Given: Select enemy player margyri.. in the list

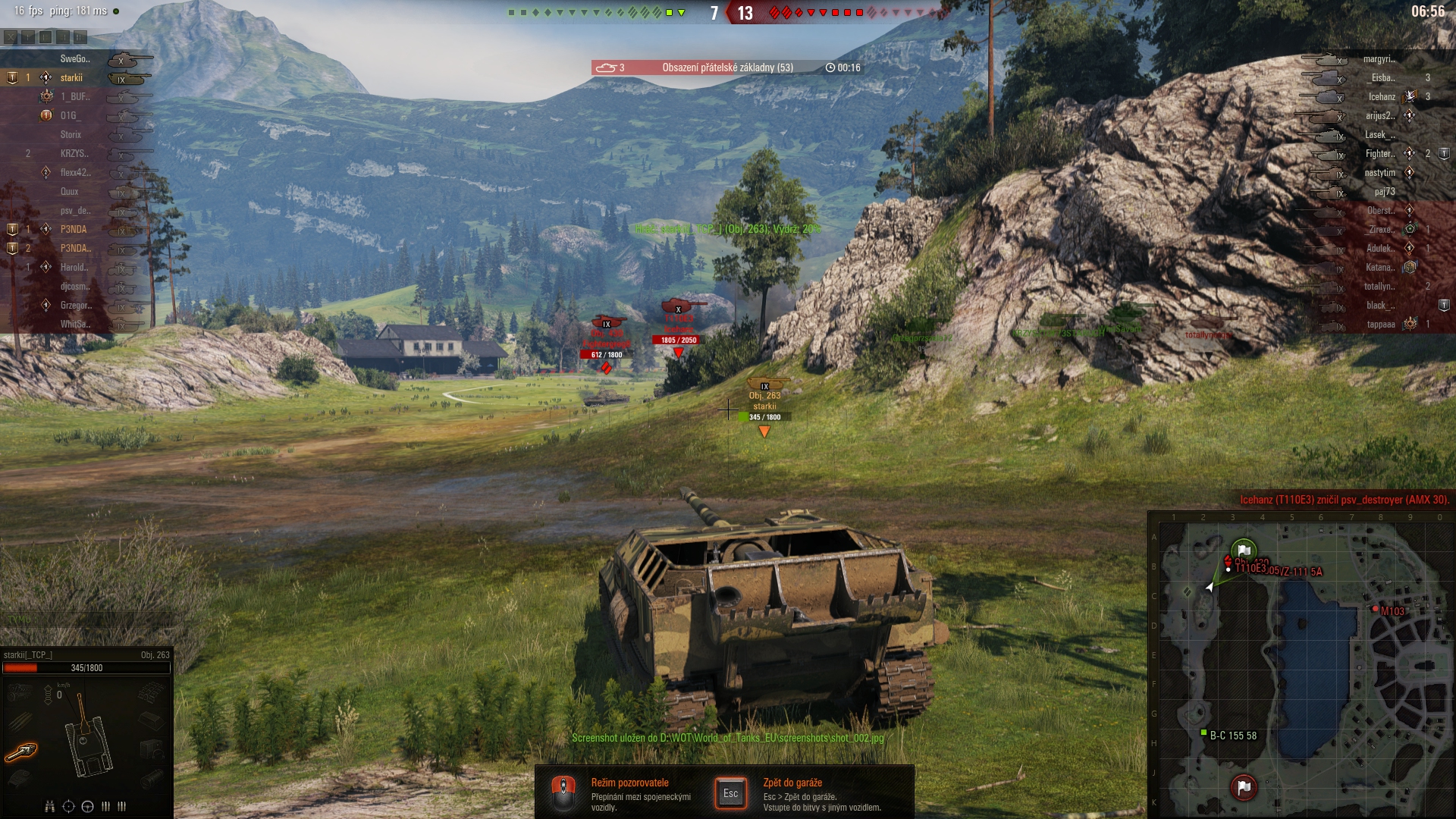Looking at the screenshot, I should [1379, 59].
